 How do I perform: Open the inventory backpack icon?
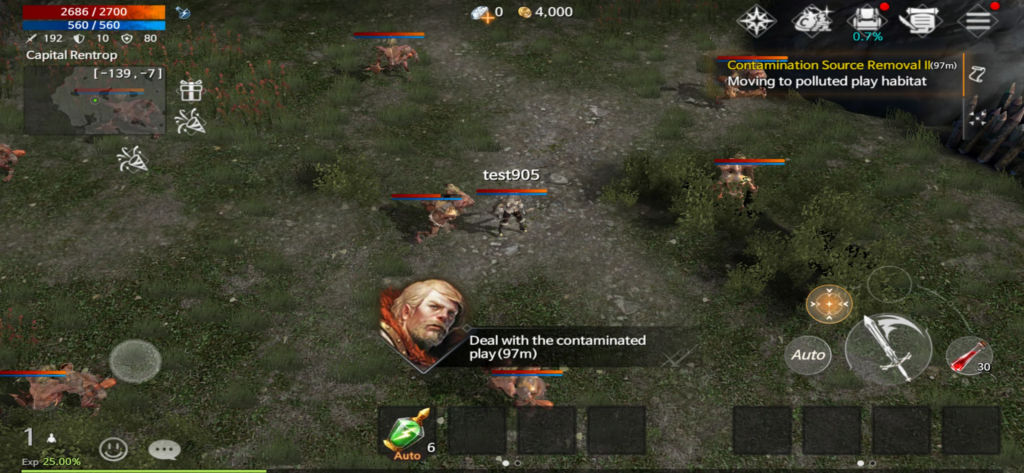tap(866, 19)
